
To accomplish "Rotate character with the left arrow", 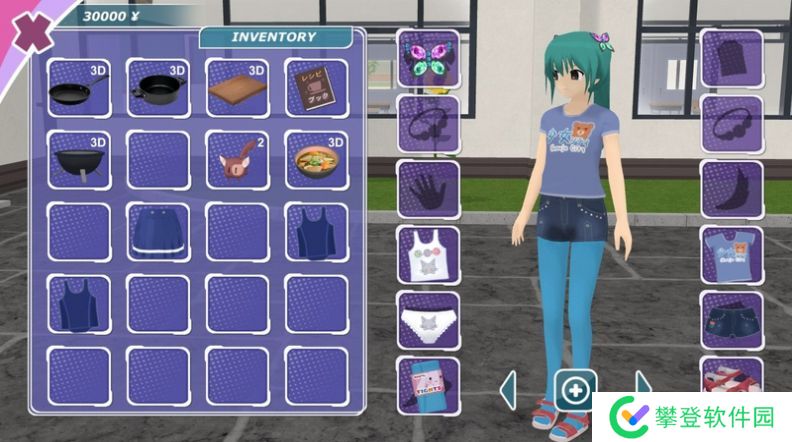I will pyautogui.click(x=508, y=389).
